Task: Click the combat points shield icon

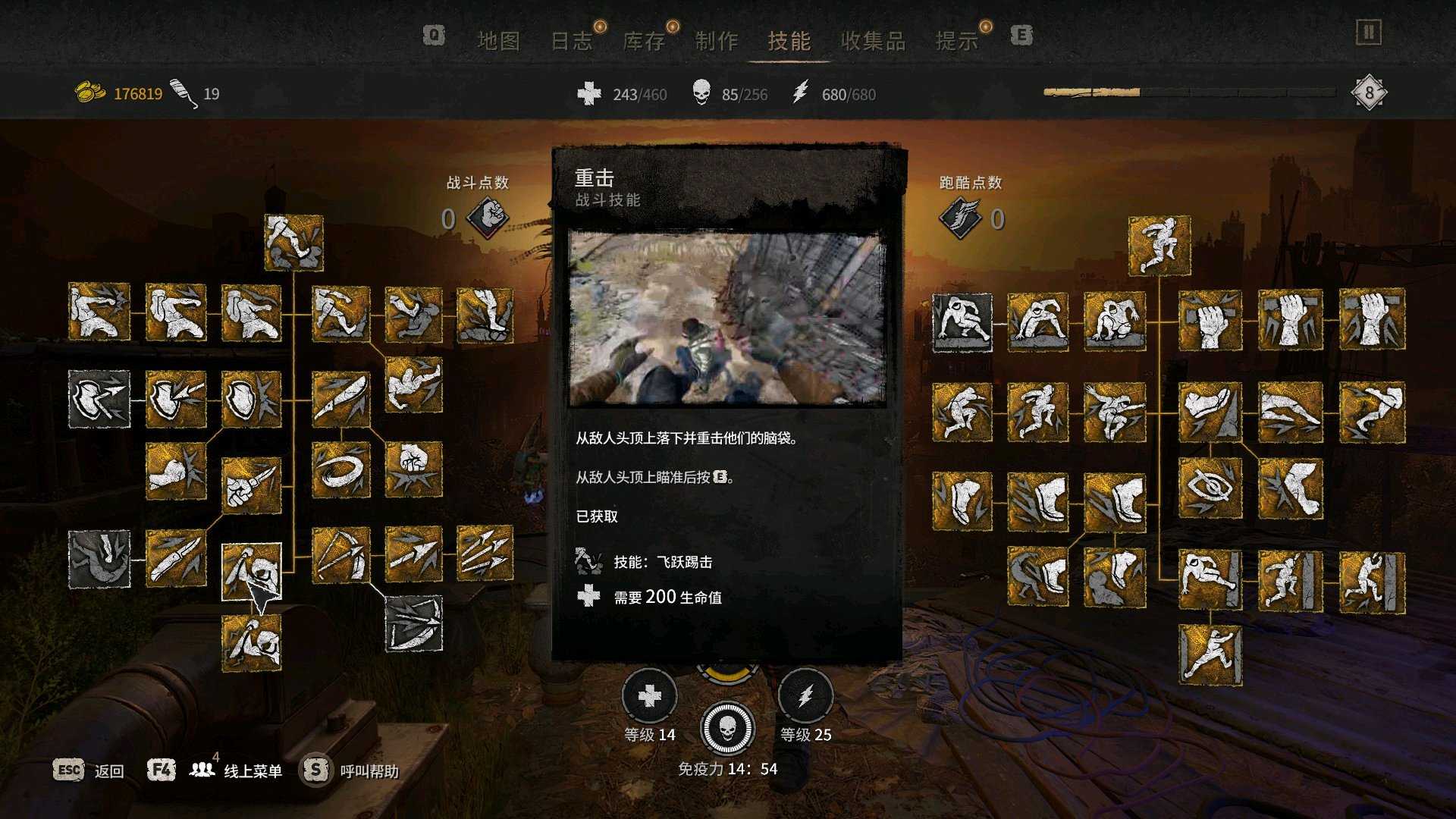Action: click(486, 217)
